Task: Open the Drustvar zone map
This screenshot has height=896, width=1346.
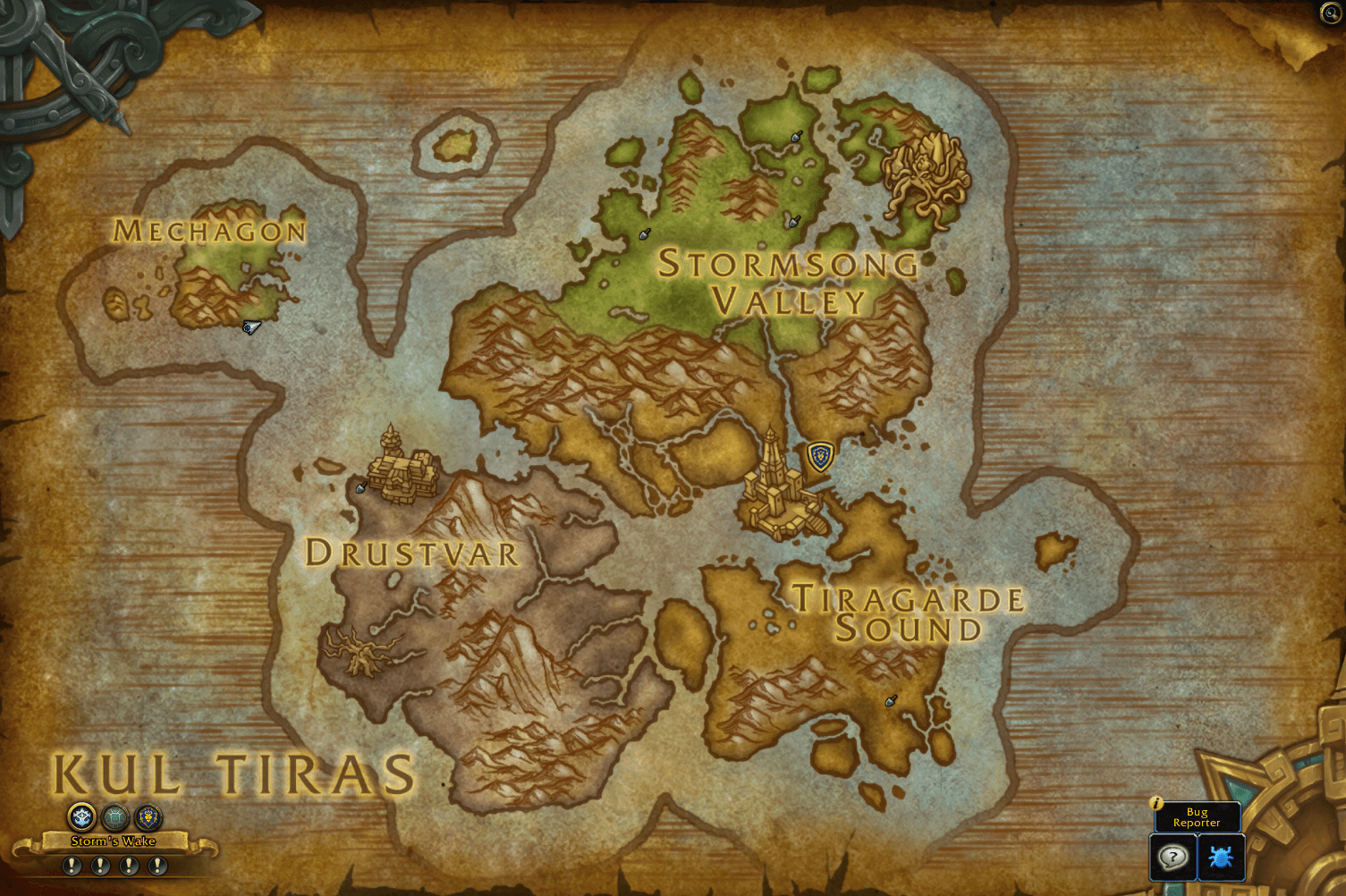Action: (413, 555)
